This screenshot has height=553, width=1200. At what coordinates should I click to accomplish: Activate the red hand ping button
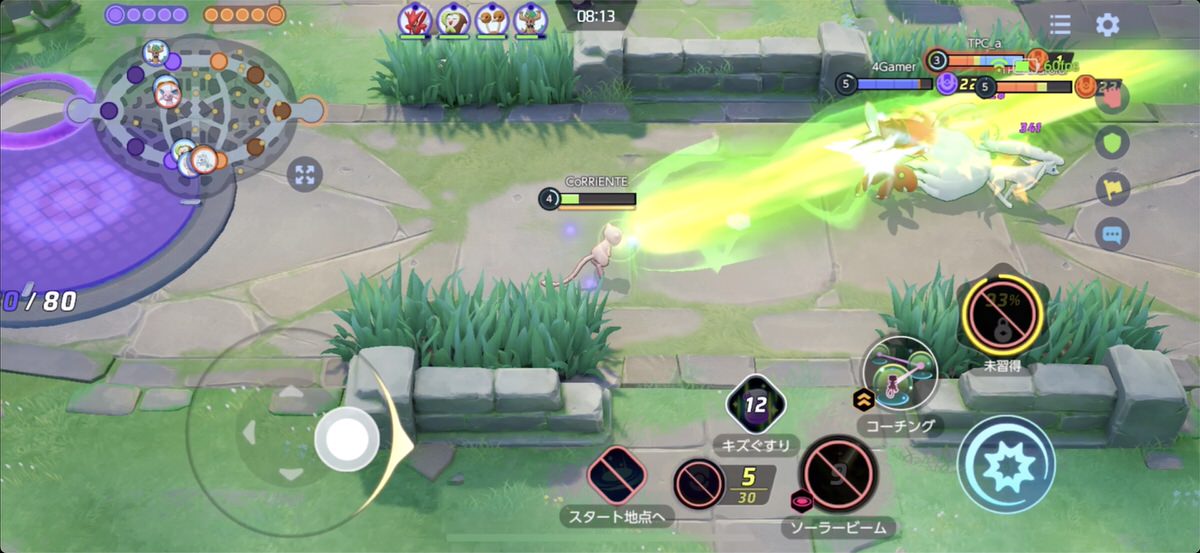coord(1112,97)
